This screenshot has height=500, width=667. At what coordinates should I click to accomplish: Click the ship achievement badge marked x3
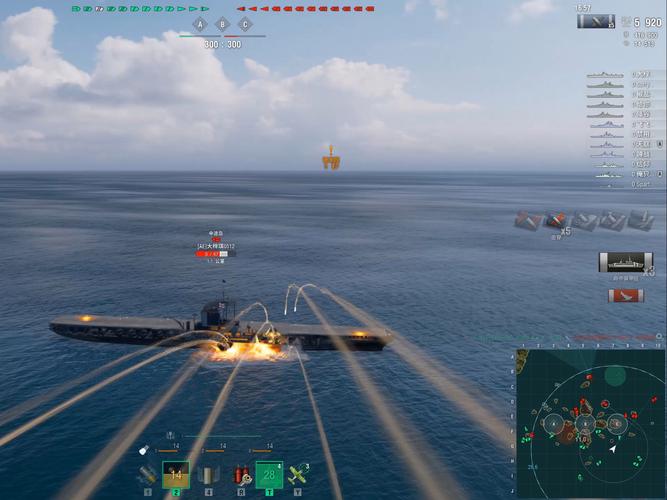[x=624, y=263]
